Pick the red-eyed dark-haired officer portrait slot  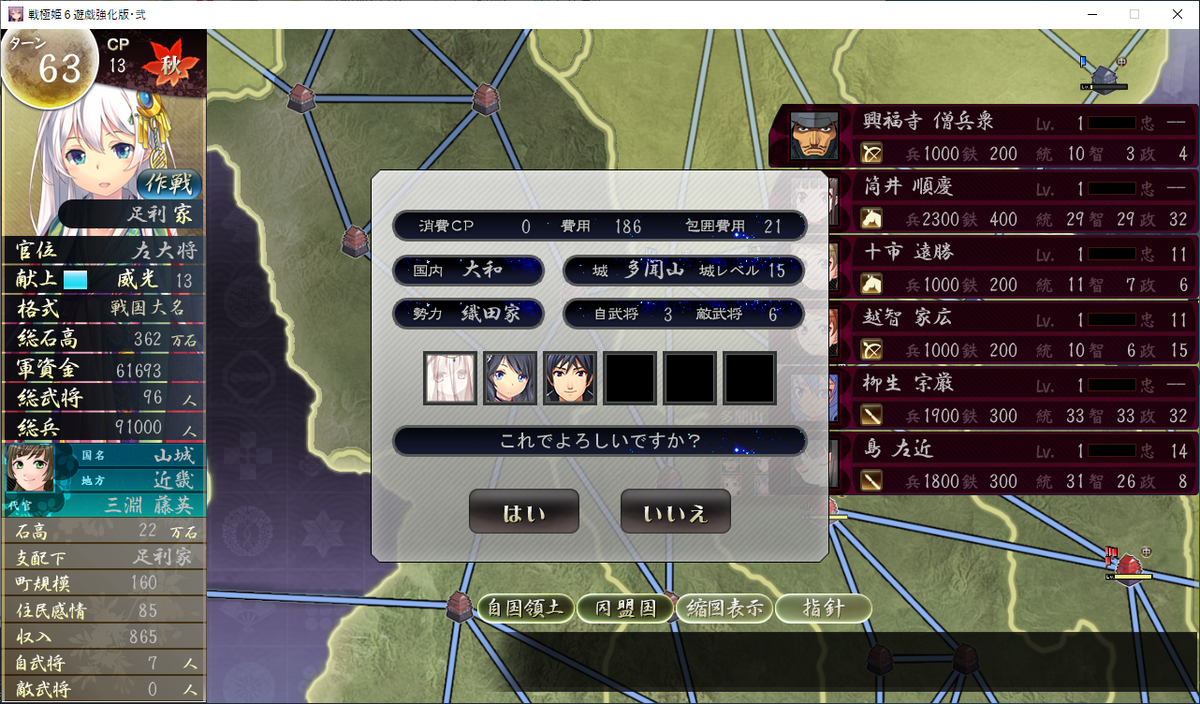pos(569,378)
